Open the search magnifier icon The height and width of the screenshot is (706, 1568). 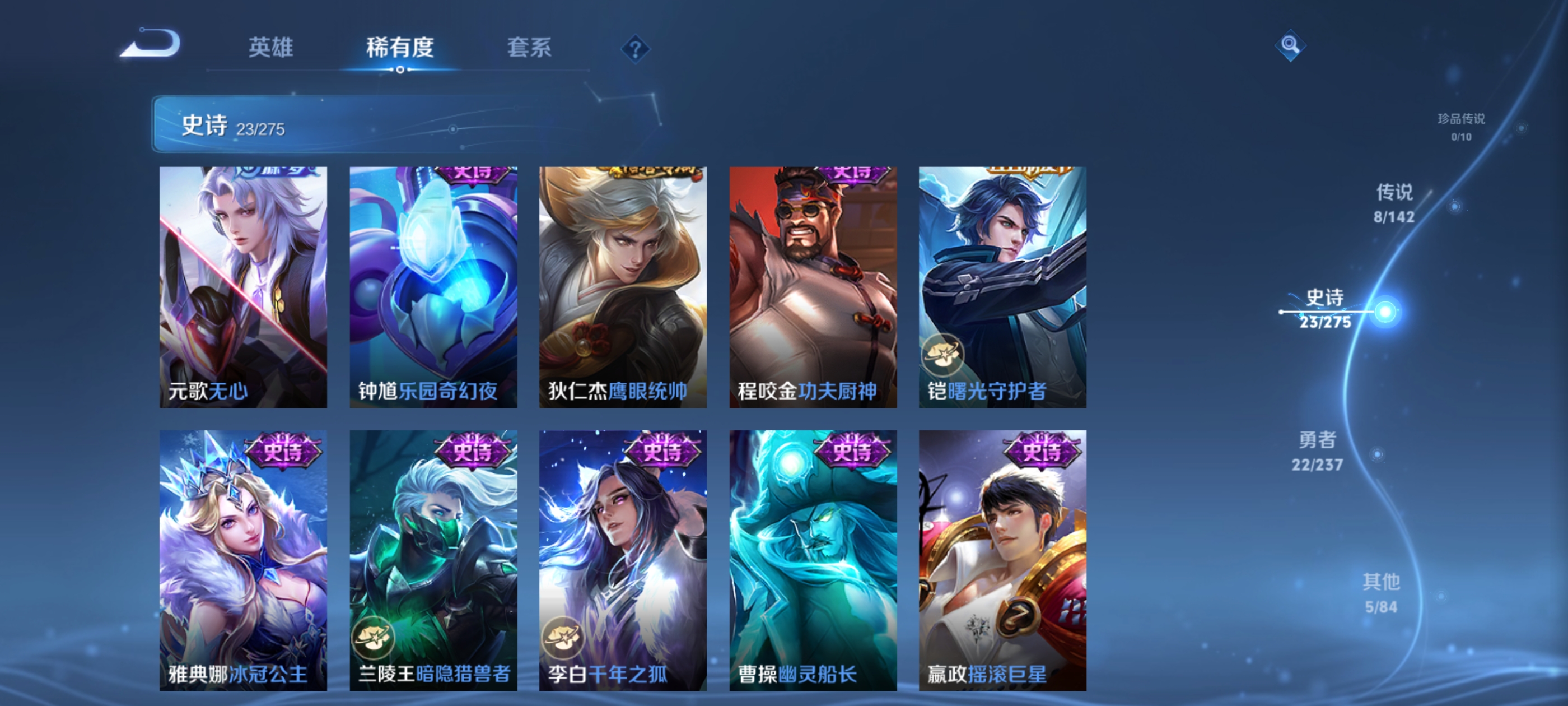pyautogui.click(x=1290, y=46)
